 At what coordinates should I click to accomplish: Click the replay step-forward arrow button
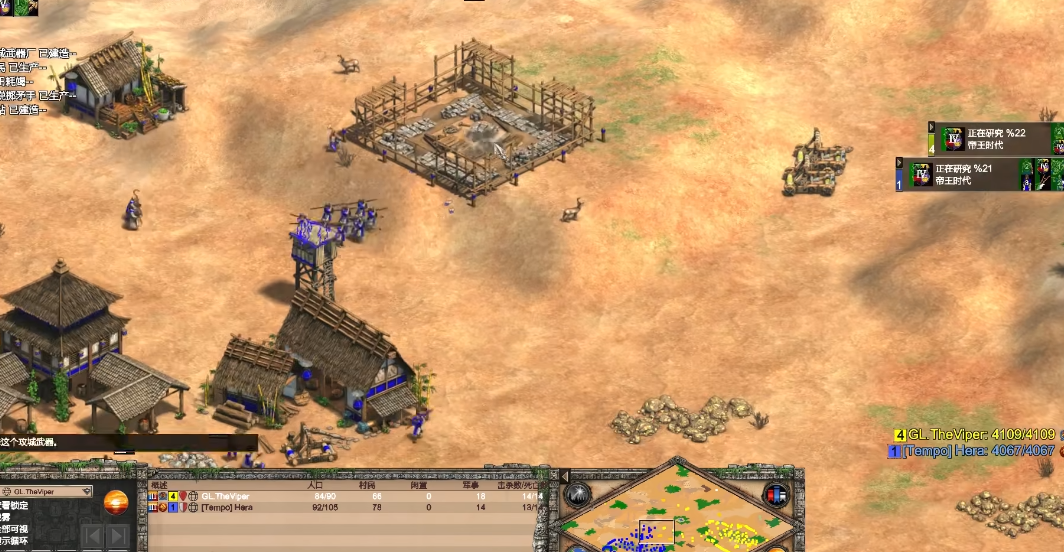point(117,536)
